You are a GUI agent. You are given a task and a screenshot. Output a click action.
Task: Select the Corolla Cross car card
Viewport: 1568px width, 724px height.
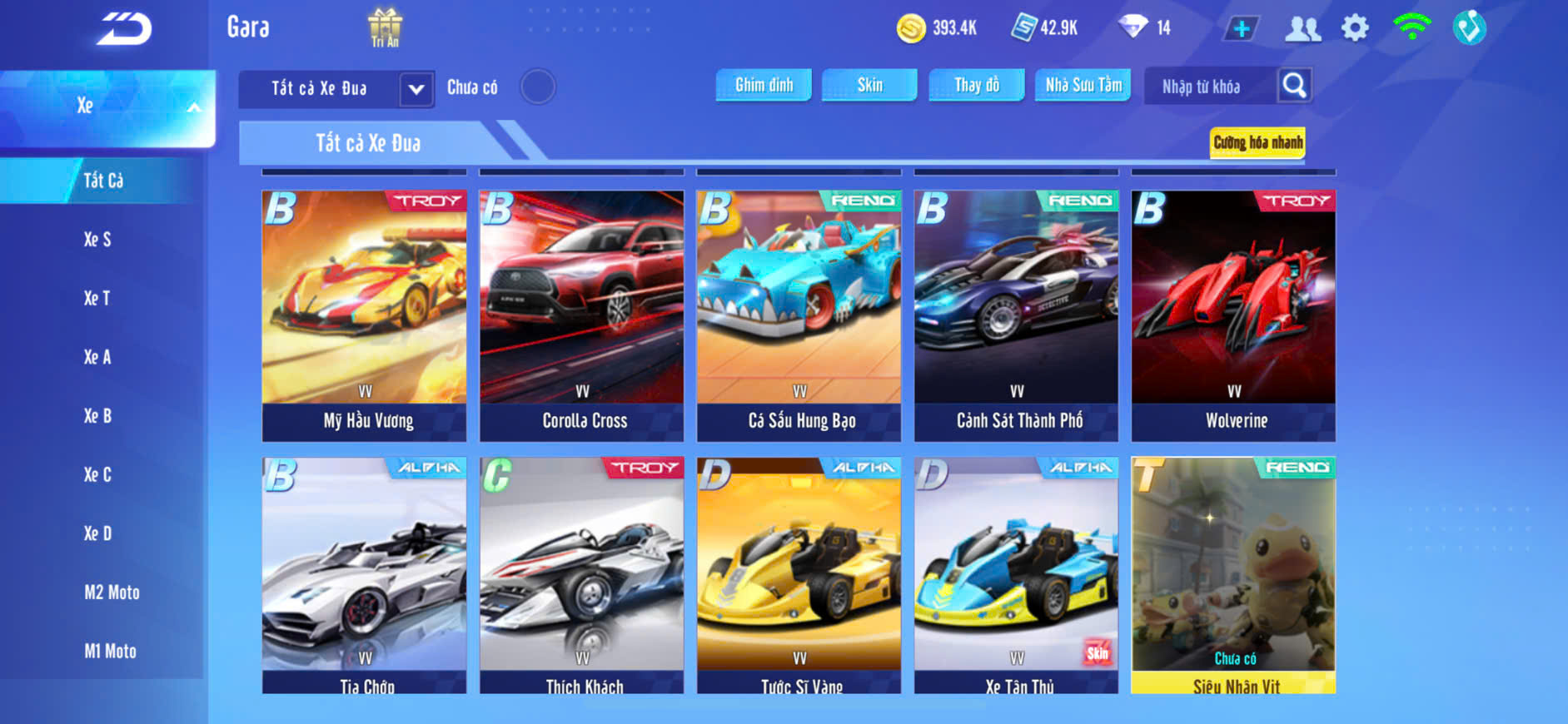(x=581, y=315)
